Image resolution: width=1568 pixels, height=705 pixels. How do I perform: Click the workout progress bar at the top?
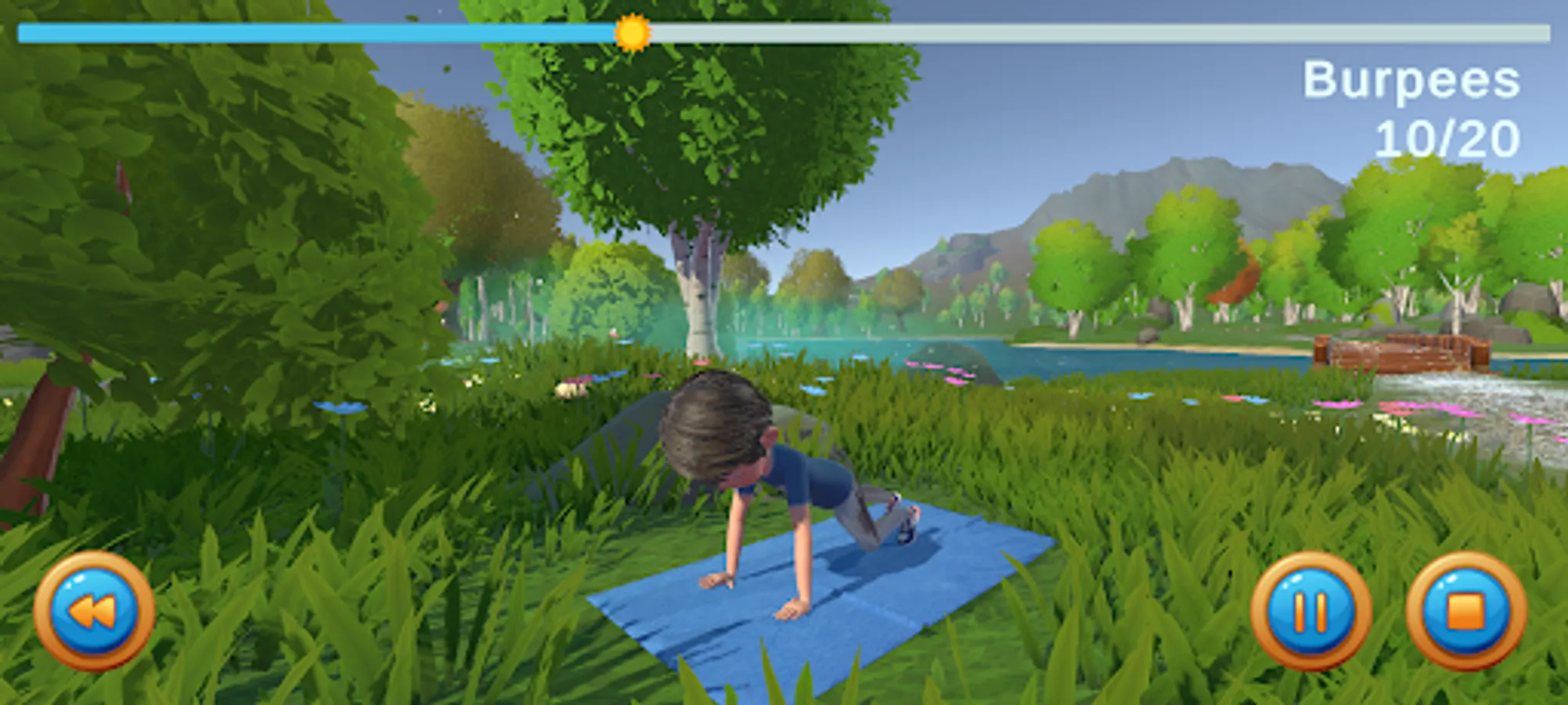point(783,33)
